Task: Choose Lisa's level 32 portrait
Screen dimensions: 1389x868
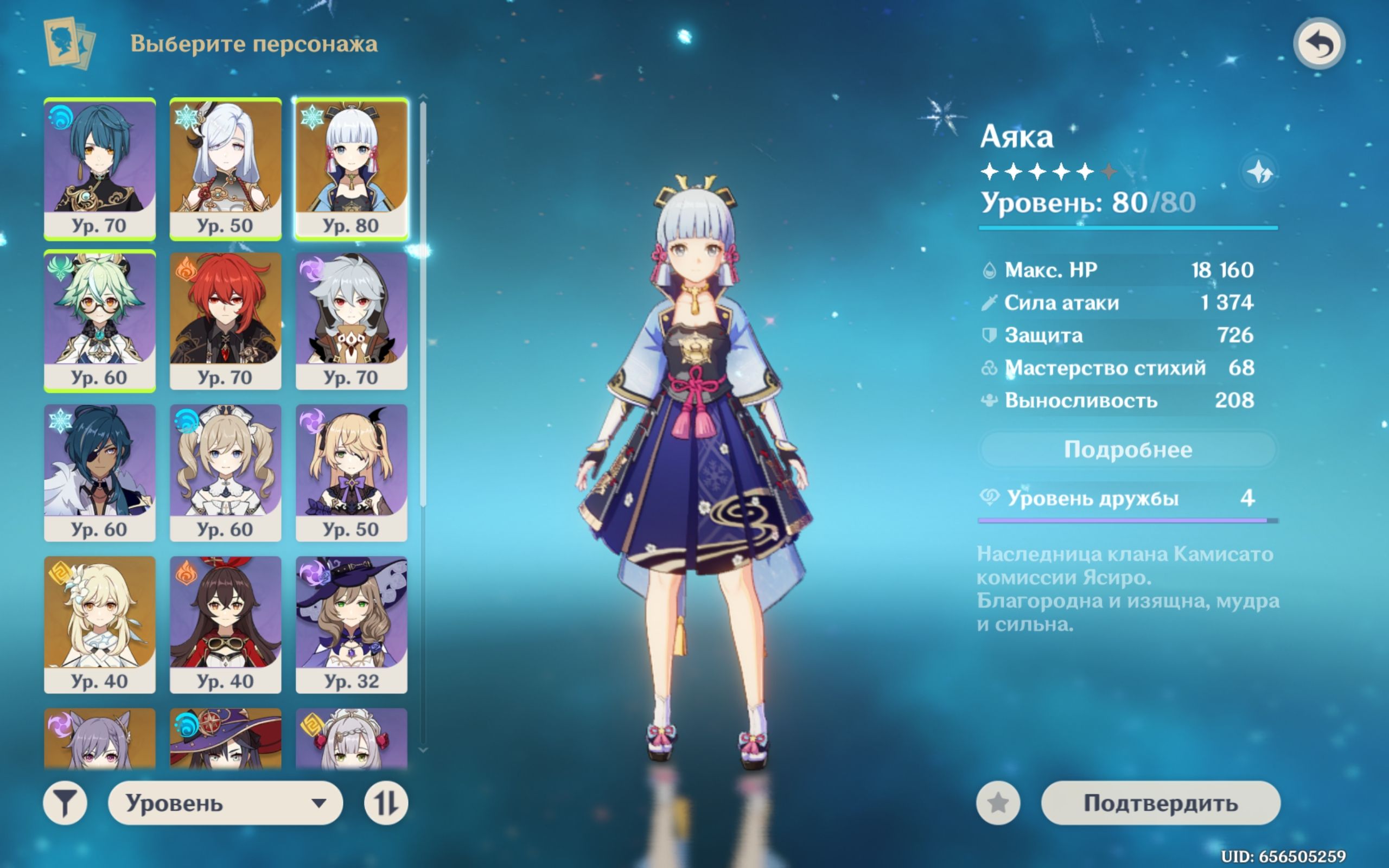Action: point(351,624)
